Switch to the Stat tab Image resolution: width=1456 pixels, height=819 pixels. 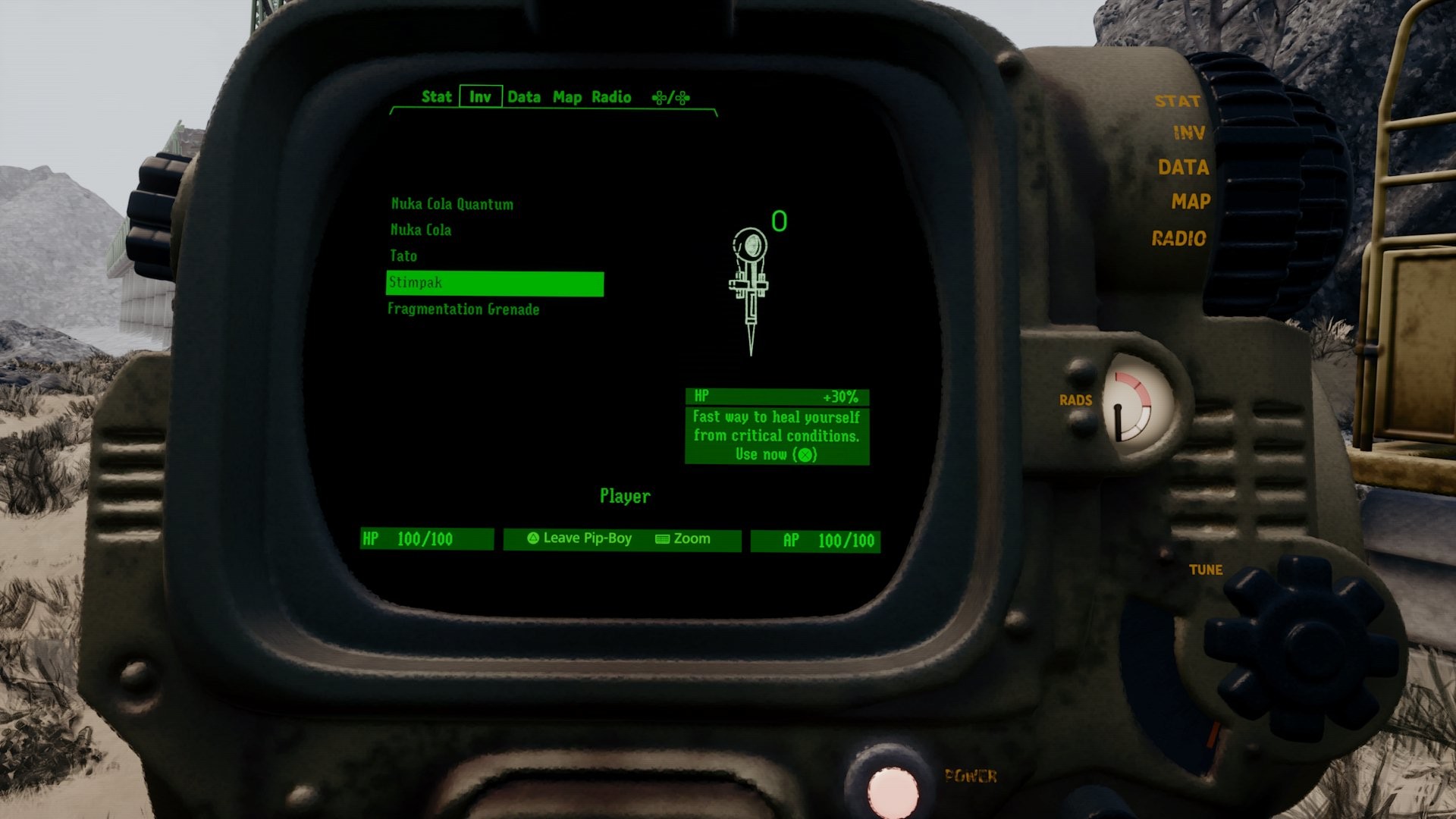[x=436, y=97]
